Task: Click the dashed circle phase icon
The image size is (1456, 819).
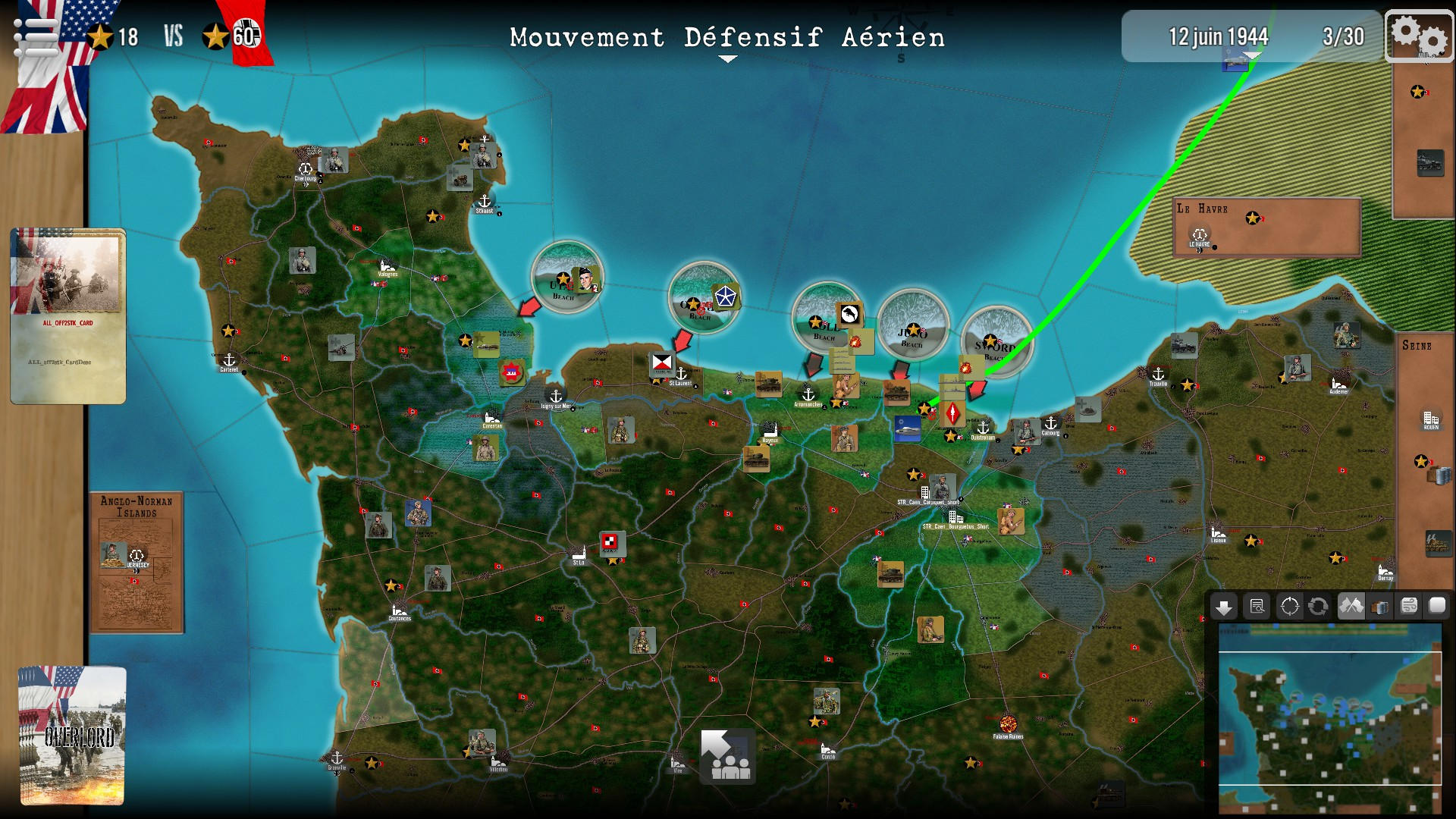Action: (x=1289, y=607)
